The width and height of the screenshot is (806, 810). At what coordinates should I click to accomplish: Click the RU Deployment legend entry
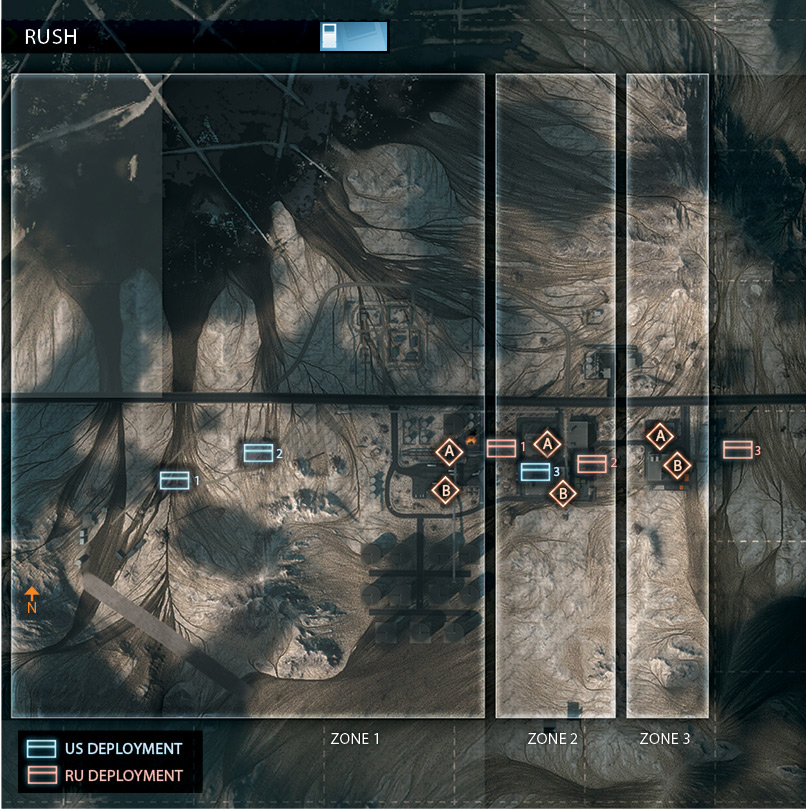coord(109,775)
